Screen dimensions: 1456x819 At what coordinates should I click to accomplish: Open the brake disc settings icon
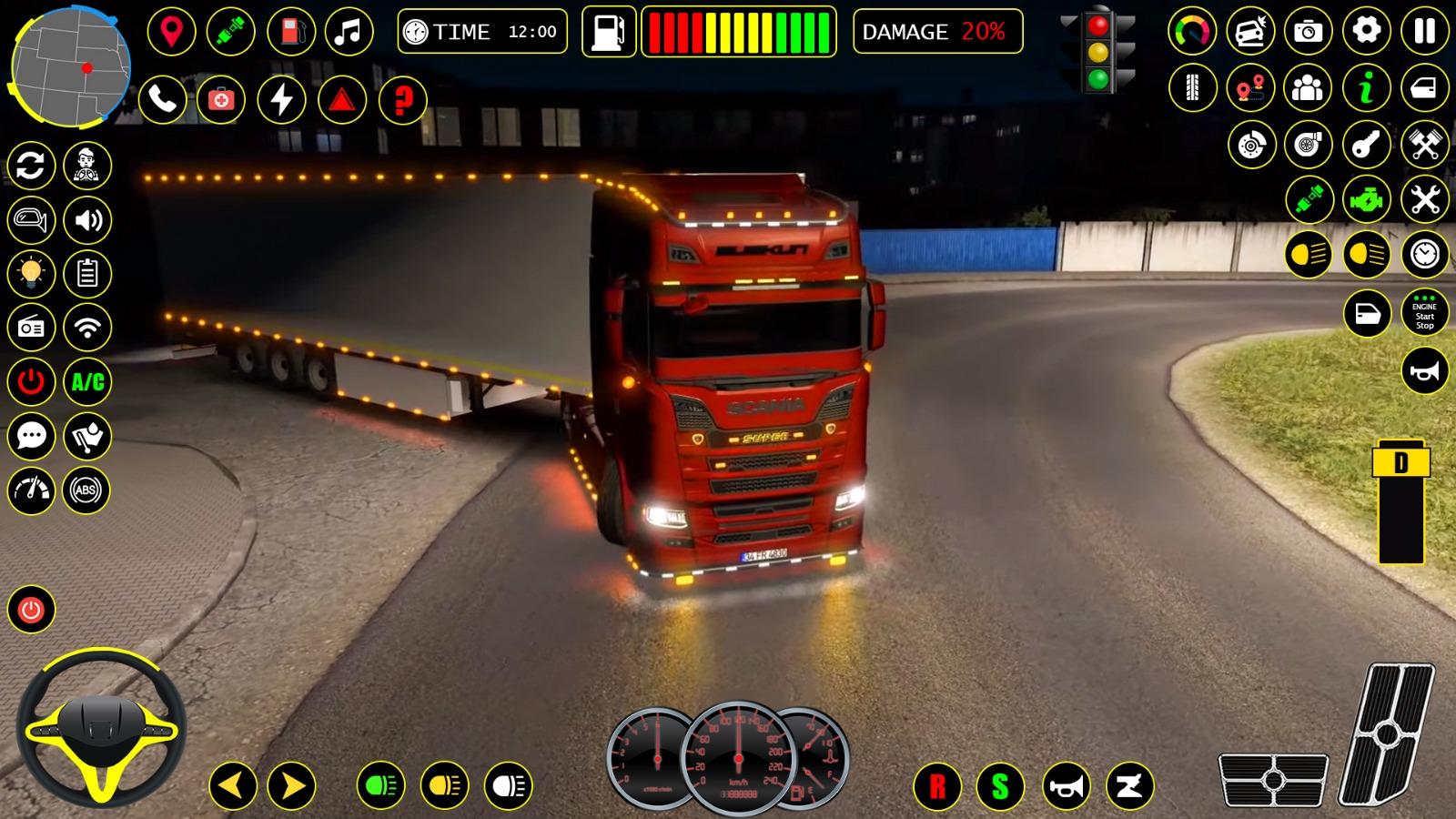1250,143
